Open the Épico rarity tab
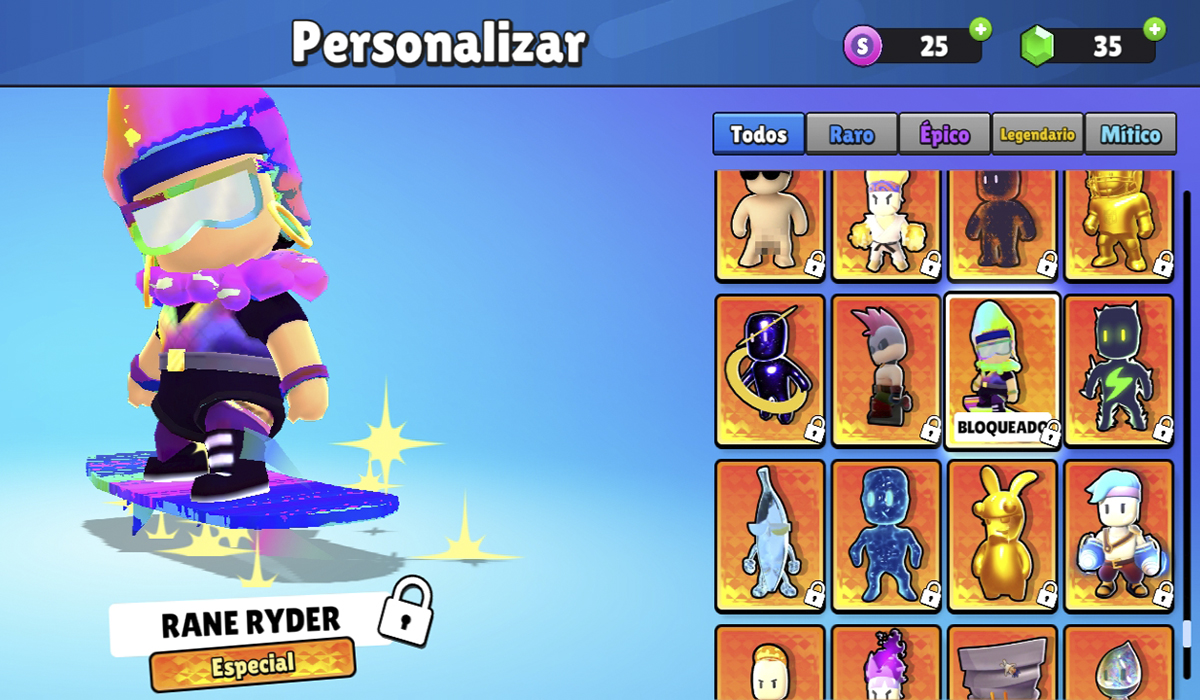The image size is (1200, 700). 944,134
